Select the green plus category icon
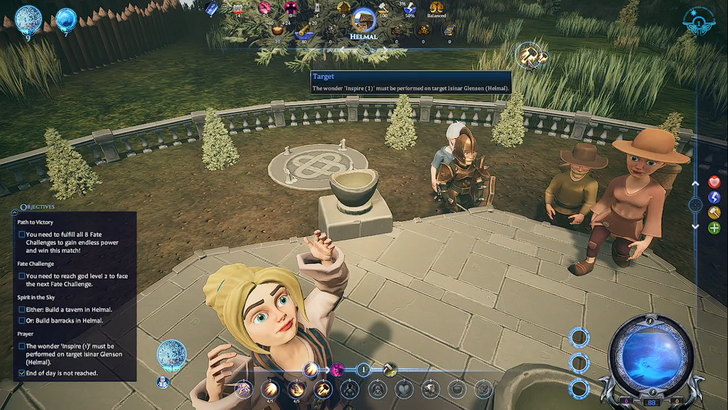Viewport: 728px width, 410px height. click(714, 228)
